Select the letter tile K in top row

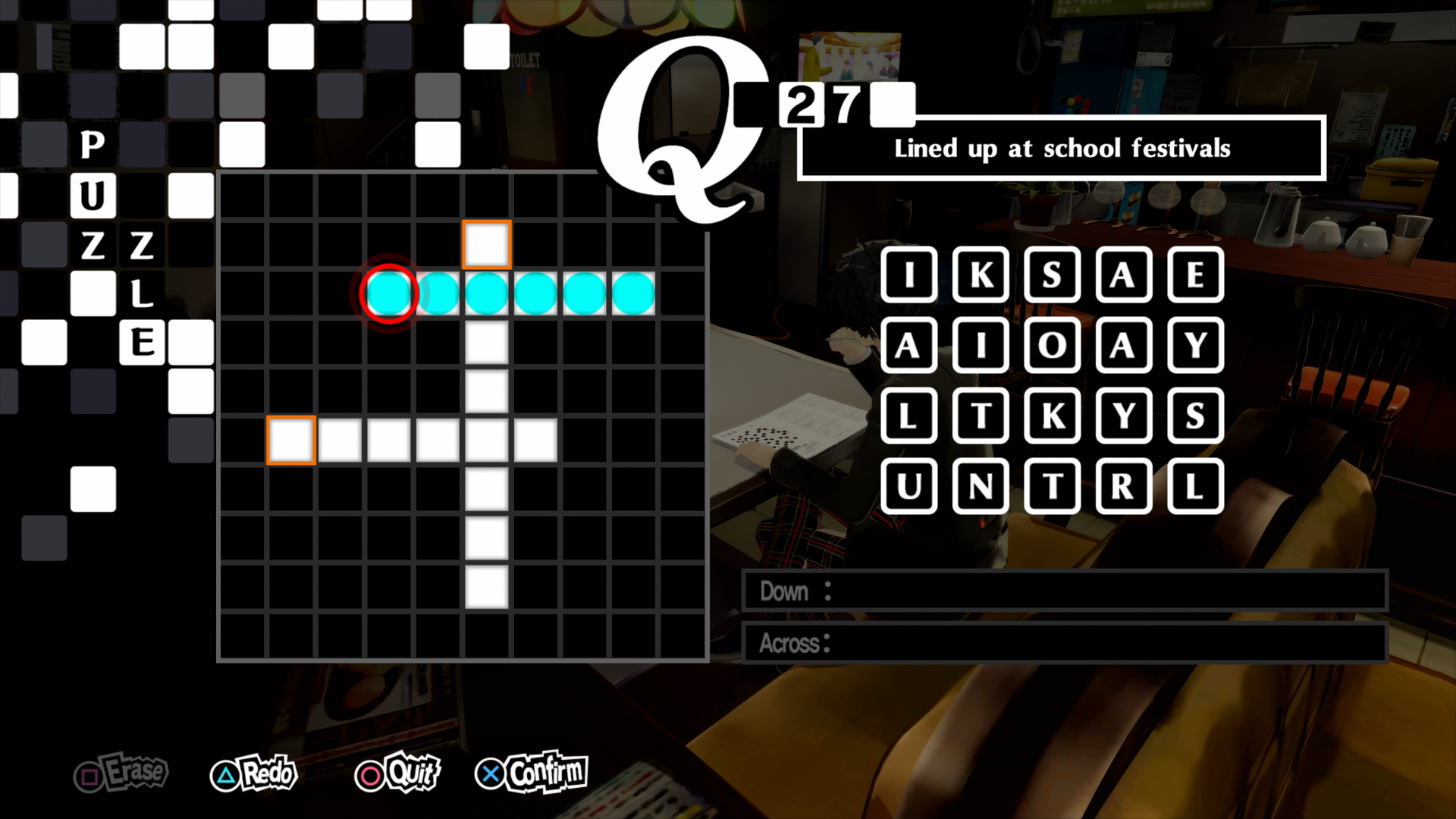pos(981,275)
